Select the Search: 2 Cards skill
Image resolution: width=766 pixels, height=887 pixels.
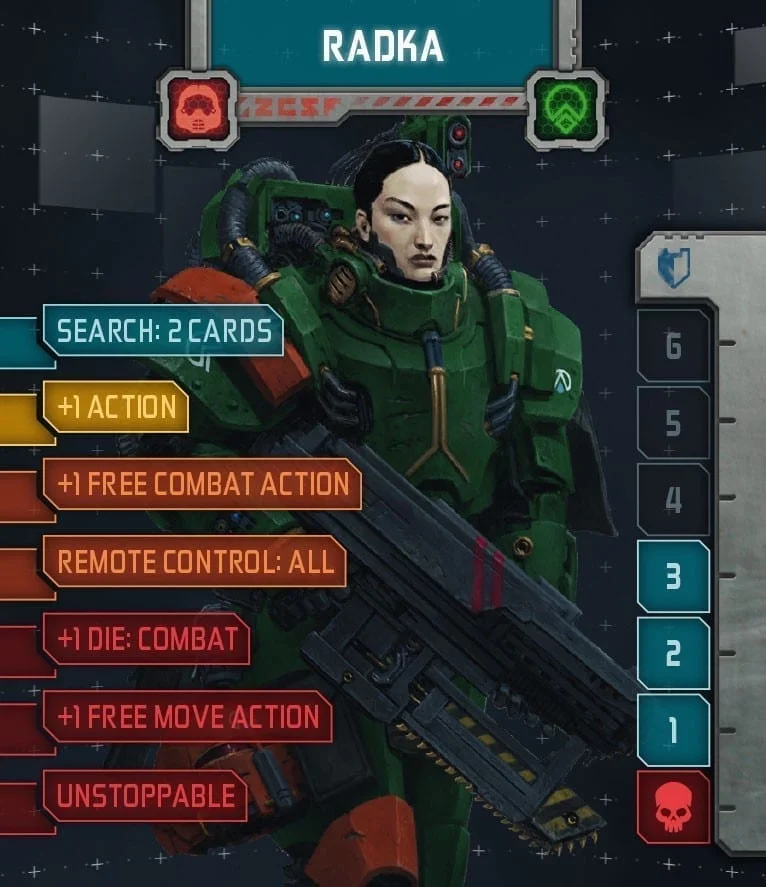(x=163, y=331)
